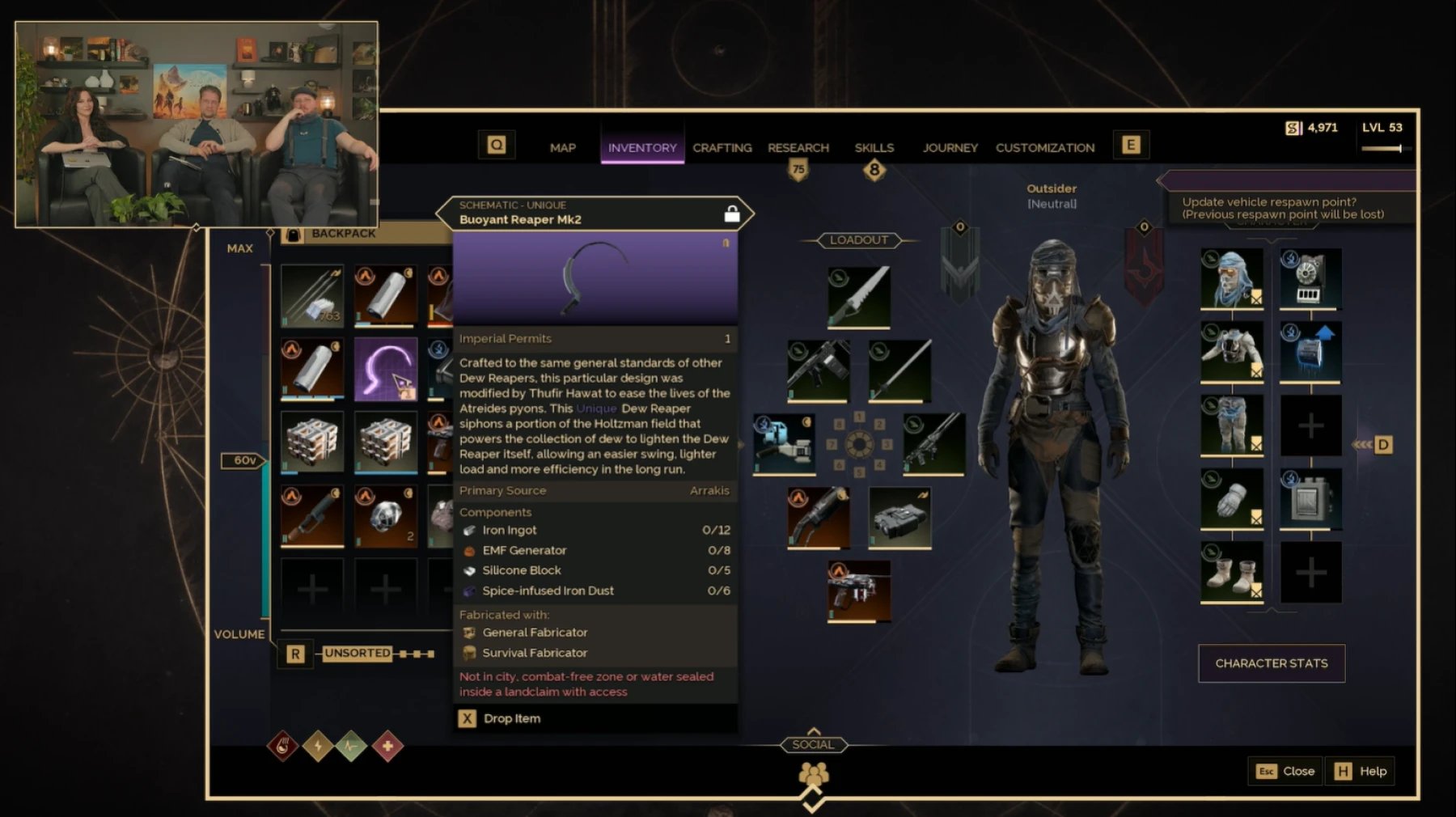The width and height of the screenshot is (1456, 817).
Task: Select the head wrap armor slot
Action: tap(1231, 278)
